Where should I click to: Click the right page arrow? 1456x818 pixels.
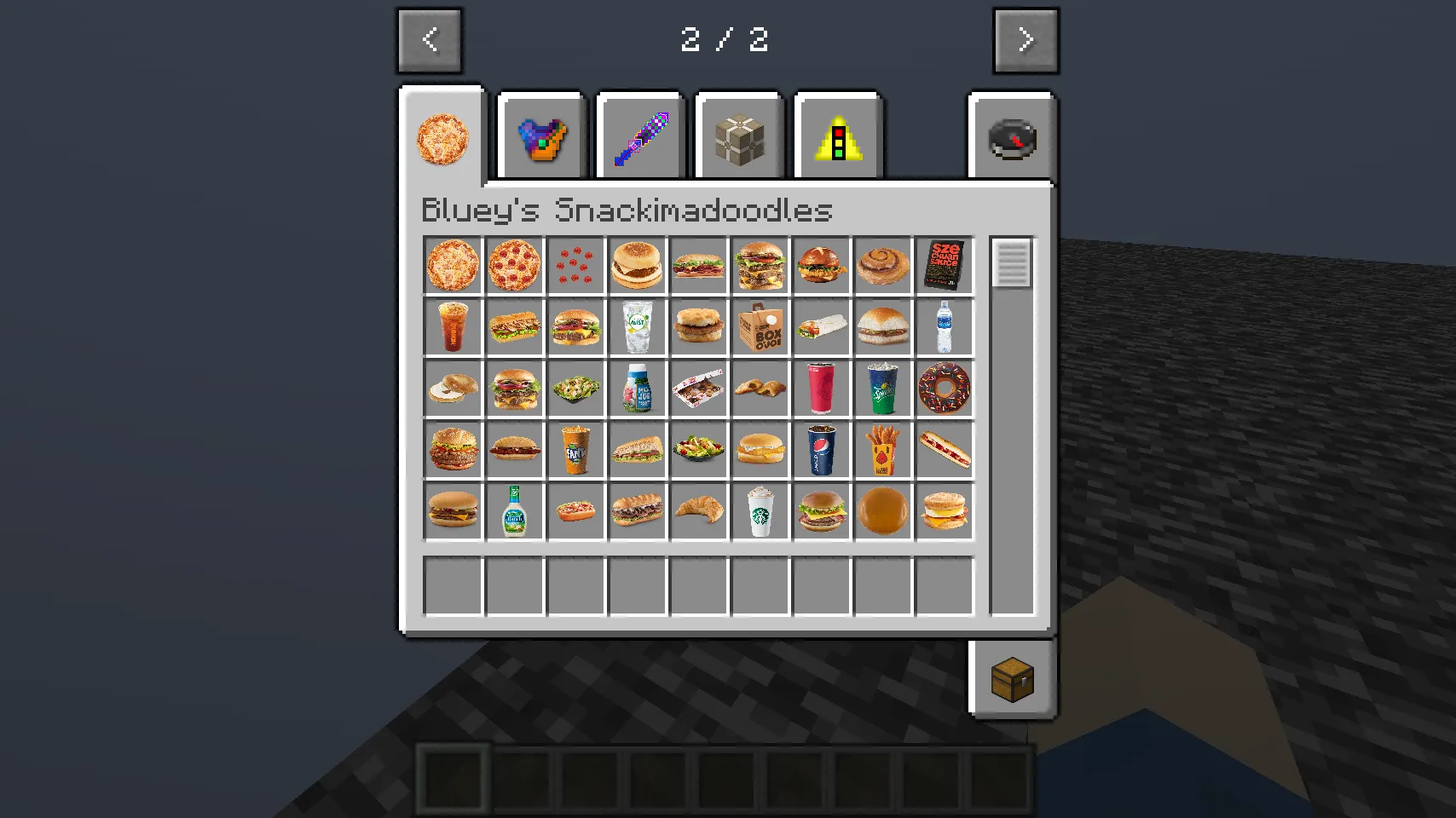click(x=1026, y=40)
